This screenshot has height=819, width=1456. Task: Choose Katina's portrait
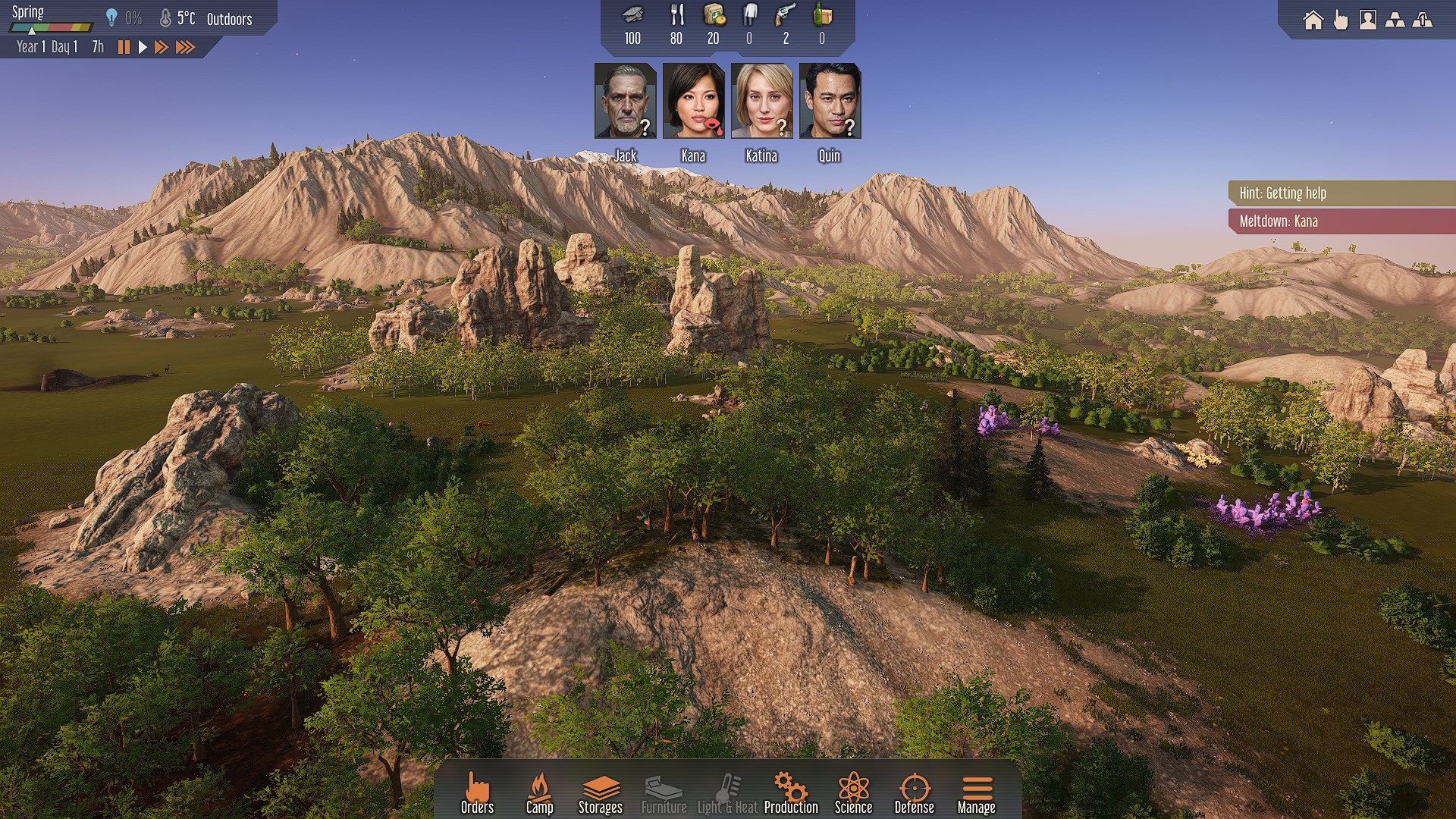tap(761, 101)
